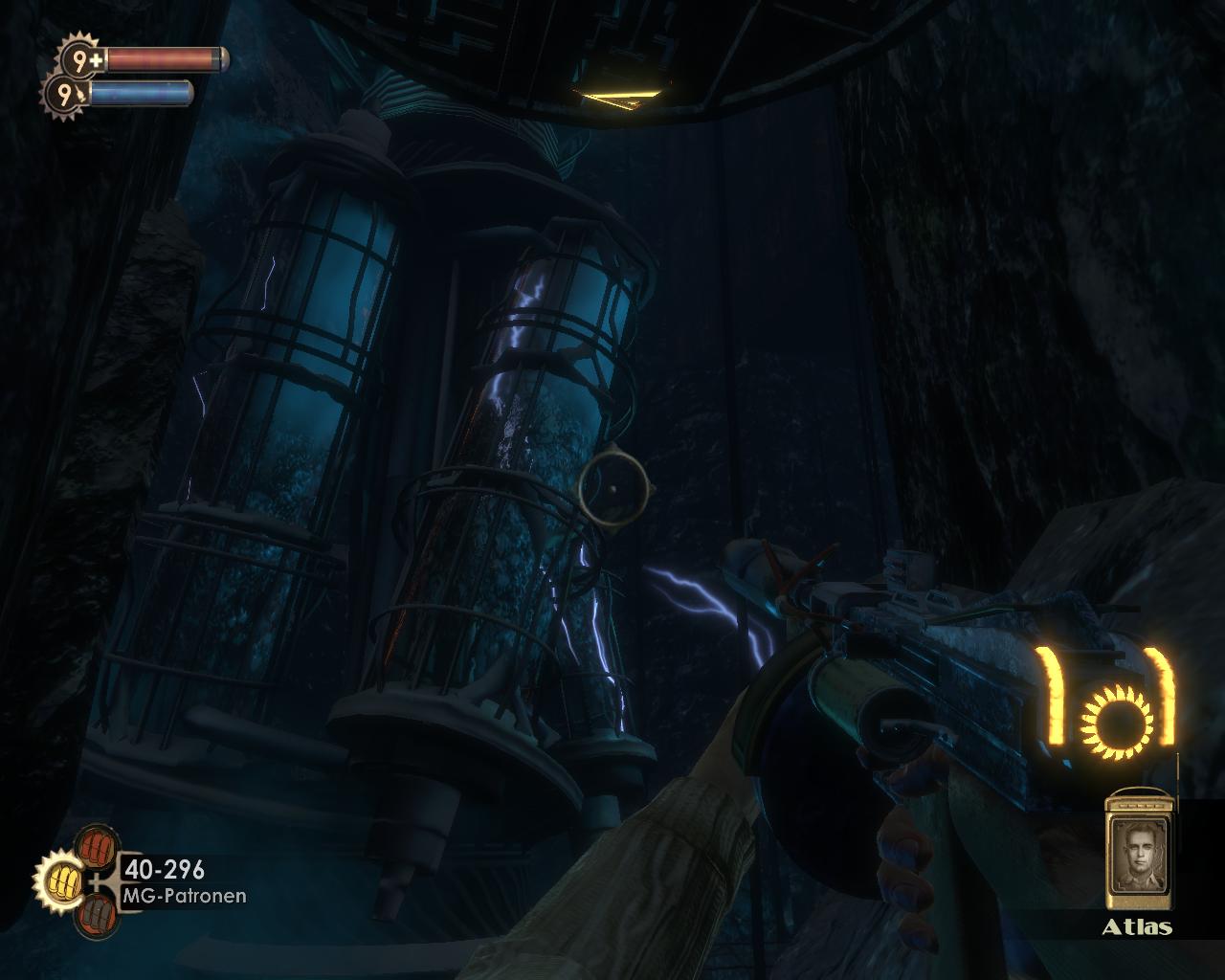Screen dimensions: 1225x980
Task: Choose the upper red ammo type icon
Action: [95, 845]
